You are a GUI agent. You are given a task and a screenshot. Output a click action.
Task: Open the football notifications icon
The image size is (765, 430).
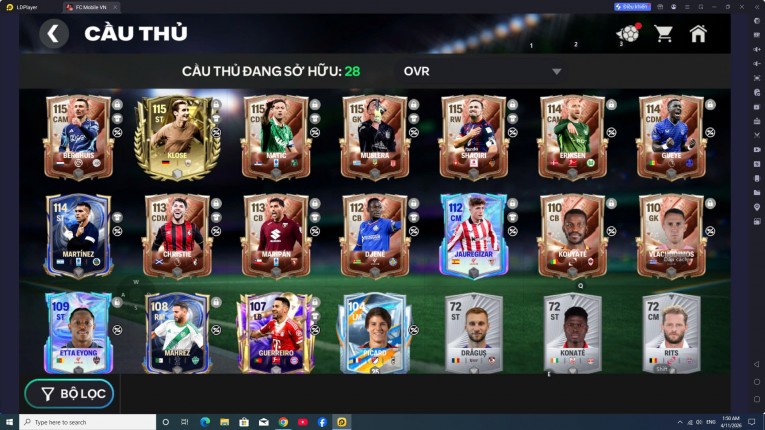pyautogui.click(x=628, y=34)
